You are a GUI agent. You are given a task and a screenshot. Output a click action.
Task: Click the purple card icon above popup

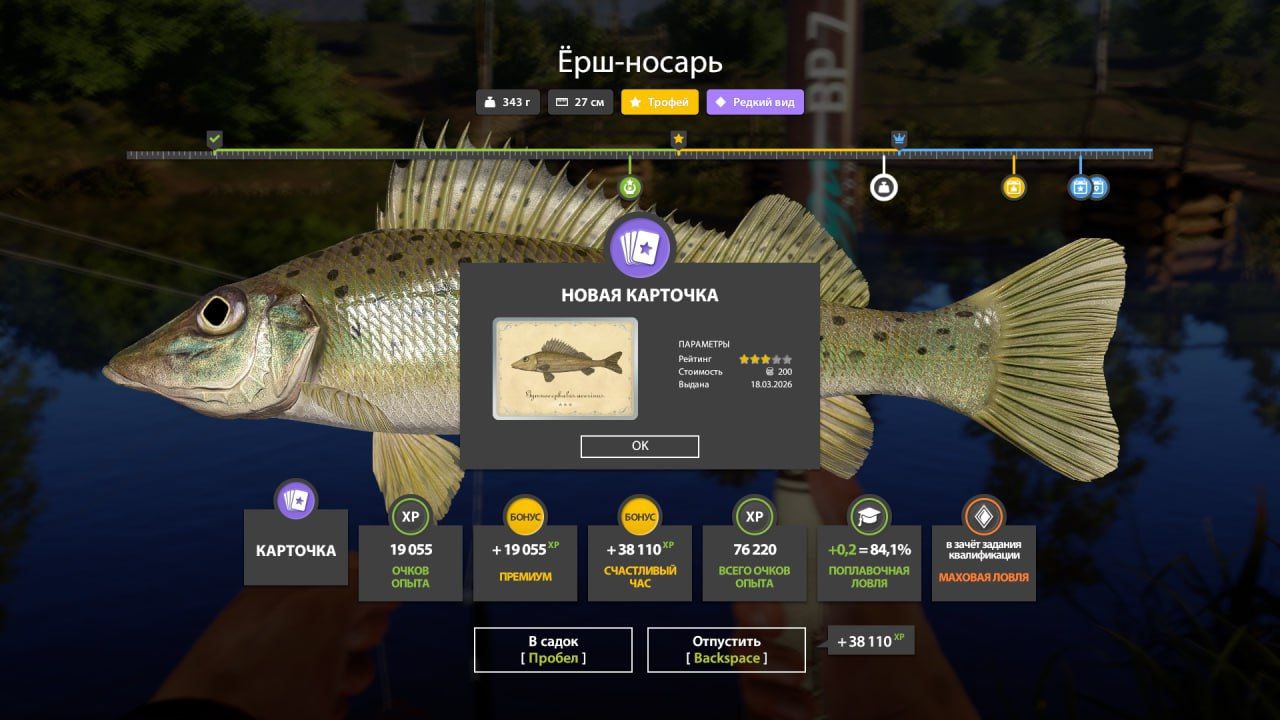[639, 247]
